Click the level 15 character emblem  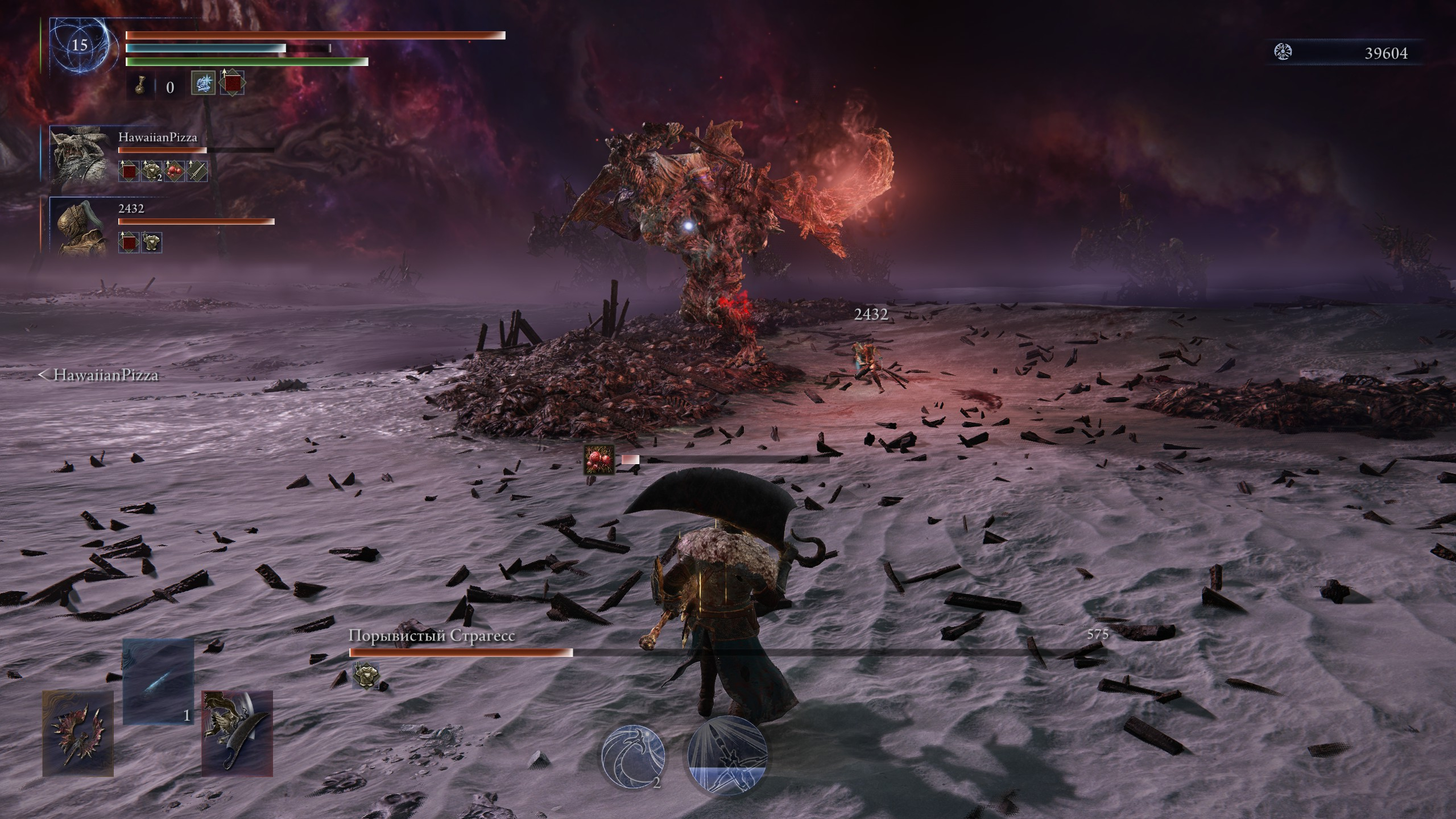(80, 45)
